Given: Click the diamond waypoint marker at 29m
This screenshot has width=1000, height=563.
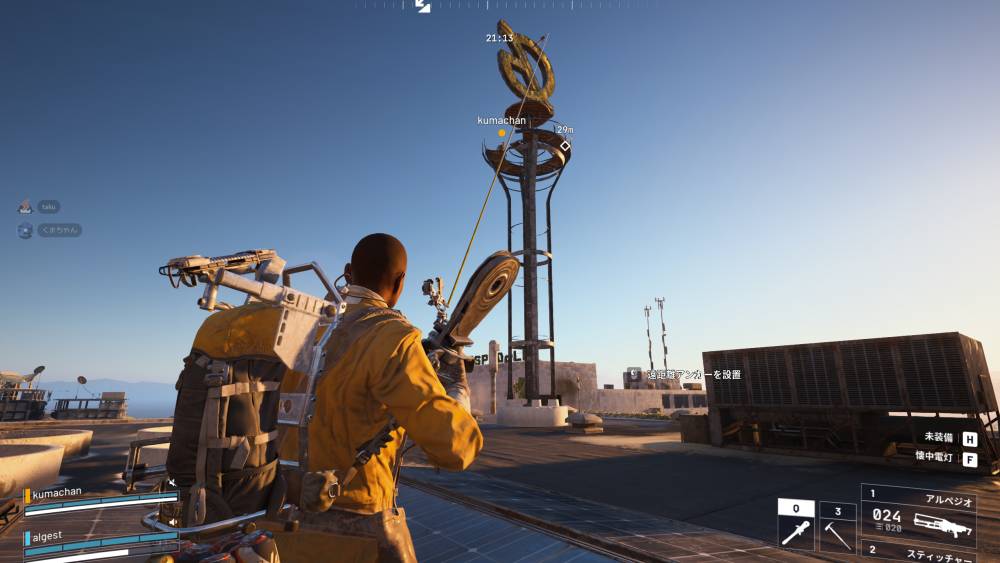Looking at the screenshot, I should pos(564,146).
